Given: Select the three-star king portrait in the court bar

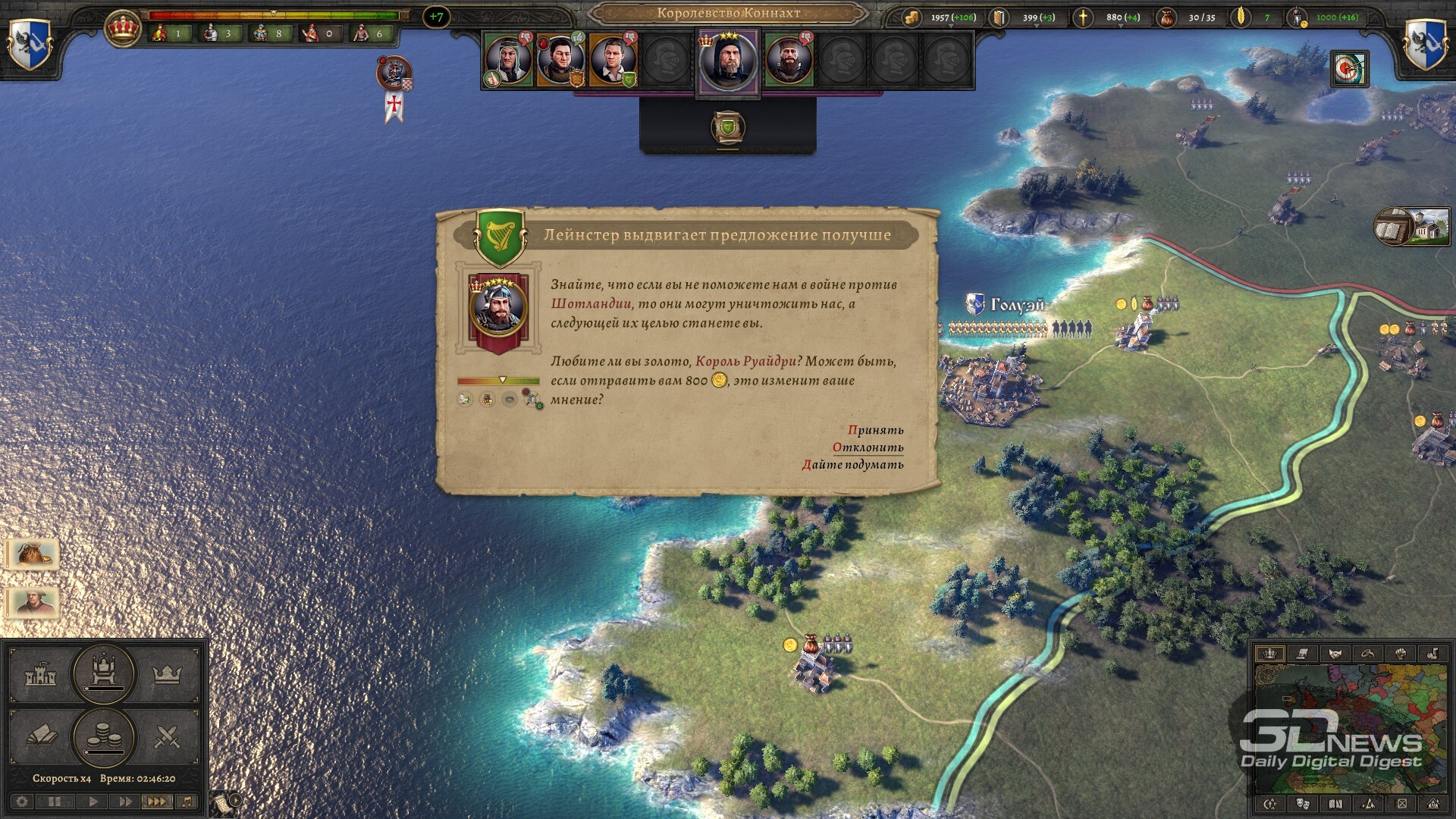Looking at the screenshot, I should pyautogui.click(x=728, y=62).
